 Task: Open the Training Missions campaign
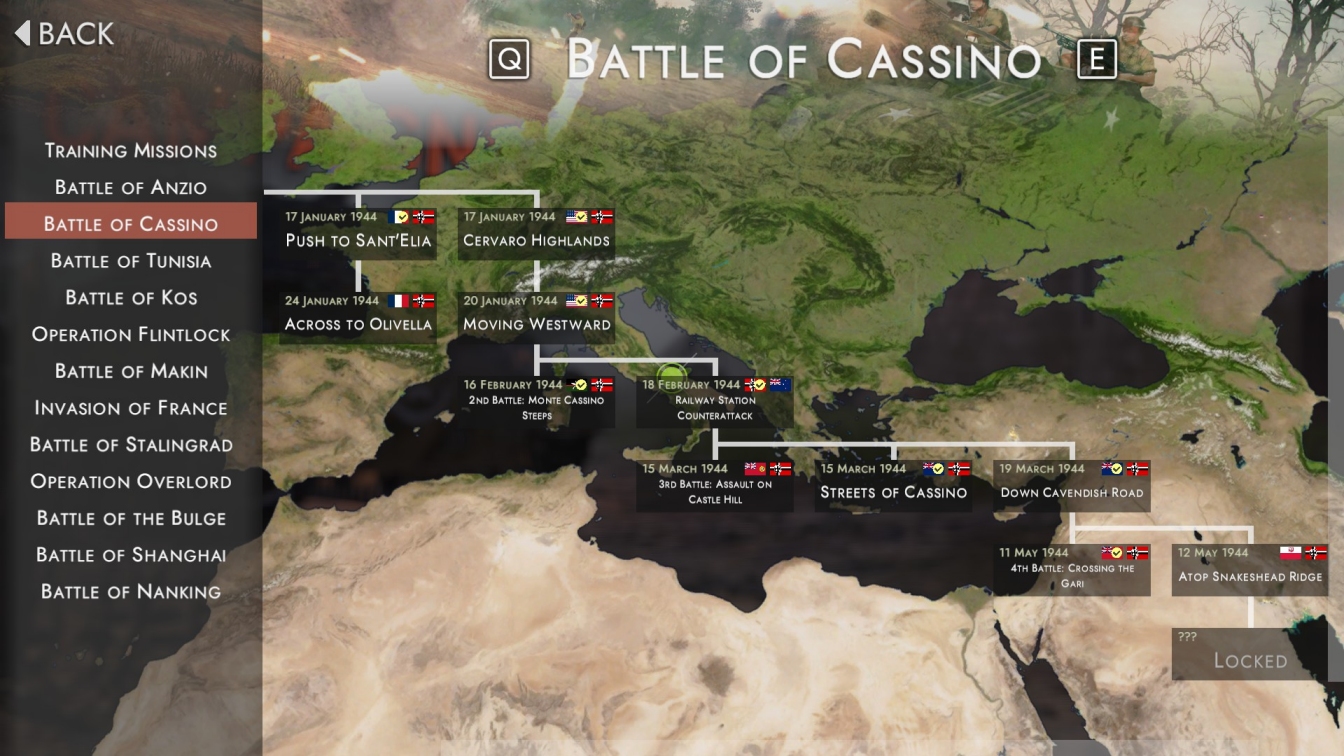(131, 151)
